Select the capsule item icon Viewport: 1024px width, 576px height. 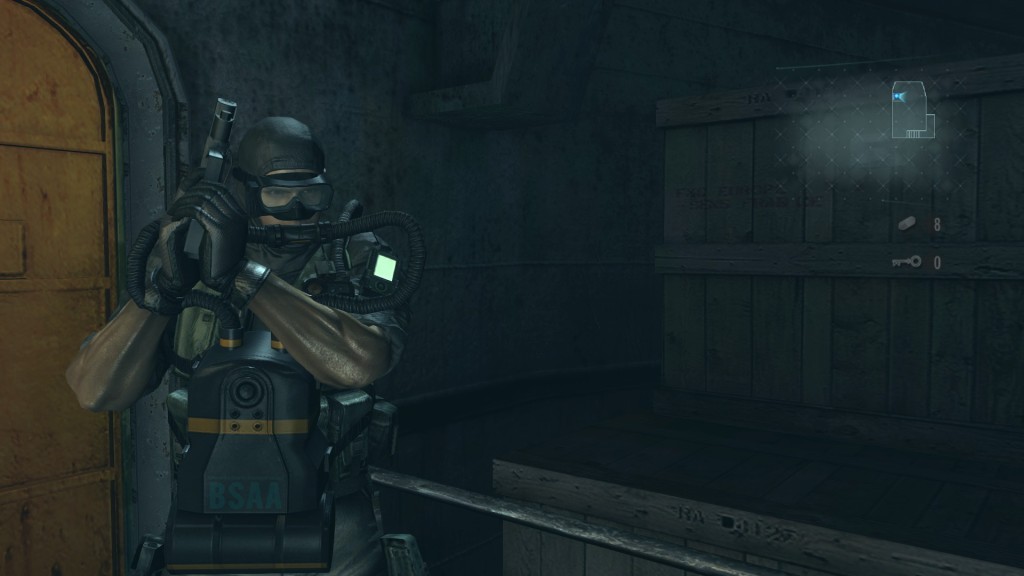[907, 225]
